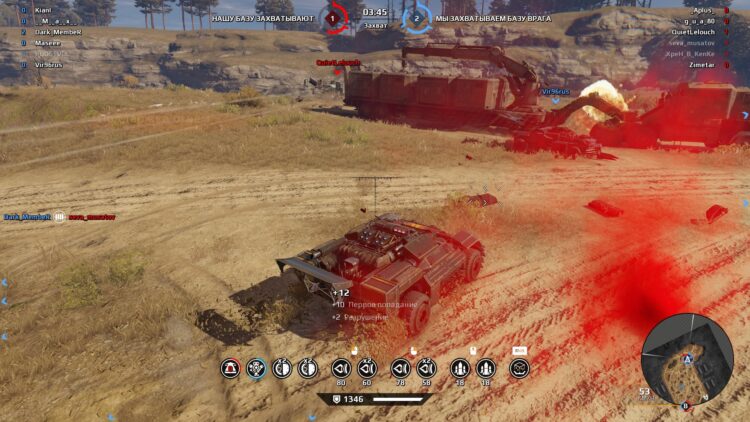Image resolution: width=750 pixels, height=422 pixels.
Task: Trigger the blue-ringed module icon in the hotbar
Action: click(x=257, y=368)
